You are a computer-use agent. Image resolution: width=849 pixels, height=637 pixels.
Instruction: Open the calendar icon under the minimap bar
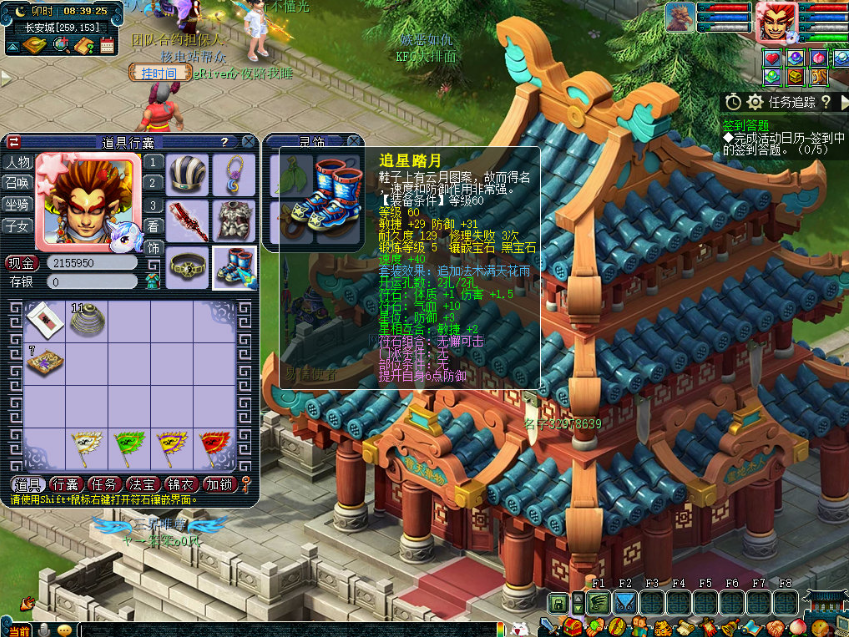click(x=107, y=45)
